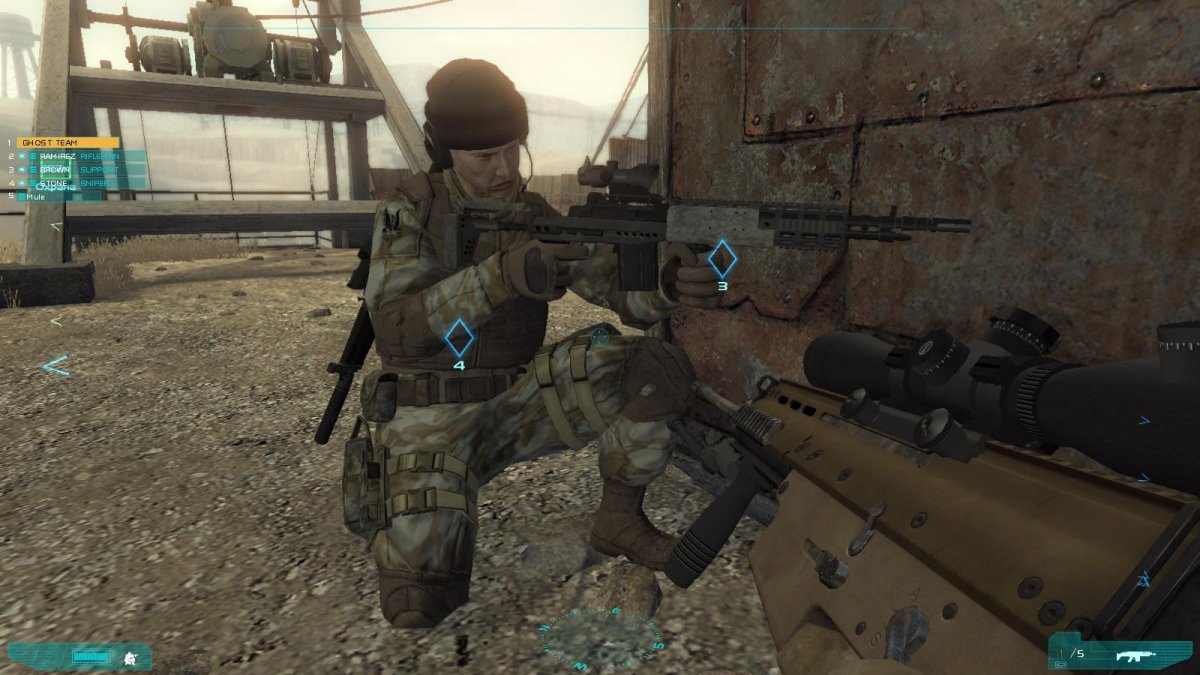Click the circular compass display

tap(602, 640)
